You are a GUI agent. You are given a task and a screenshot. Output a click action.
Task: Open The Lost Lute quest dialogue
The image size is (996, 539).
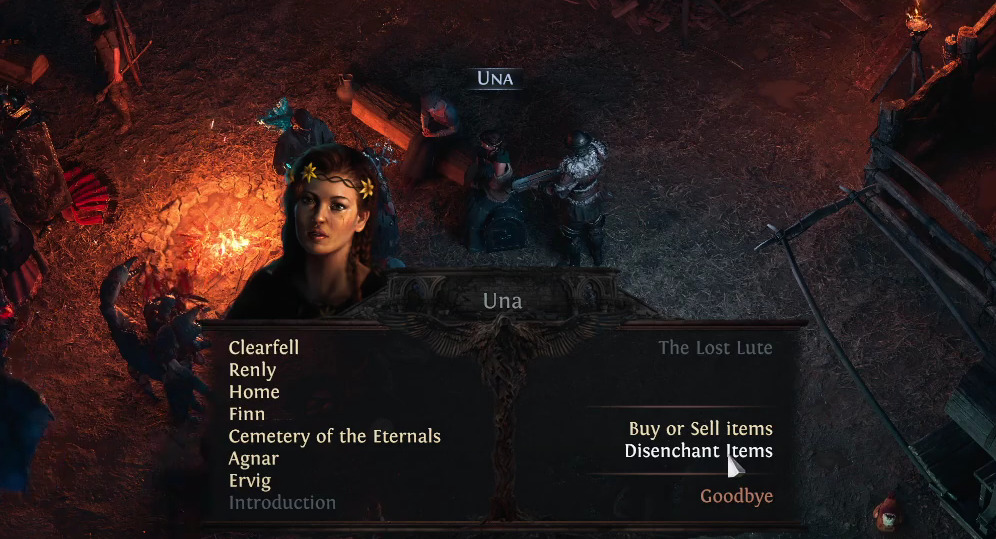tap(715, 348)
